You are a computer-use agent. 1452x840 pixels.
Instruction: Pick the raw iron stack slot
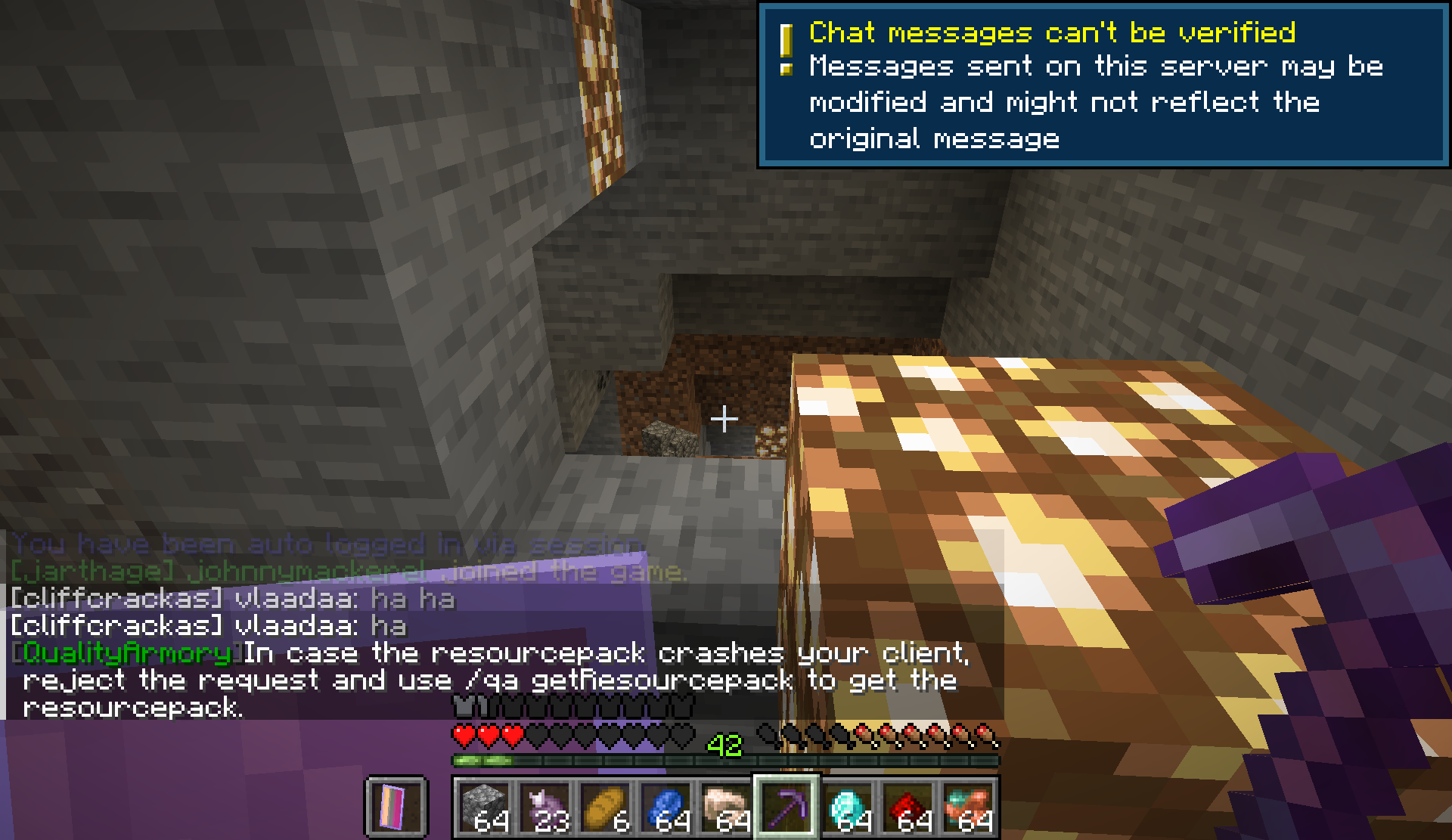(726, 807)
